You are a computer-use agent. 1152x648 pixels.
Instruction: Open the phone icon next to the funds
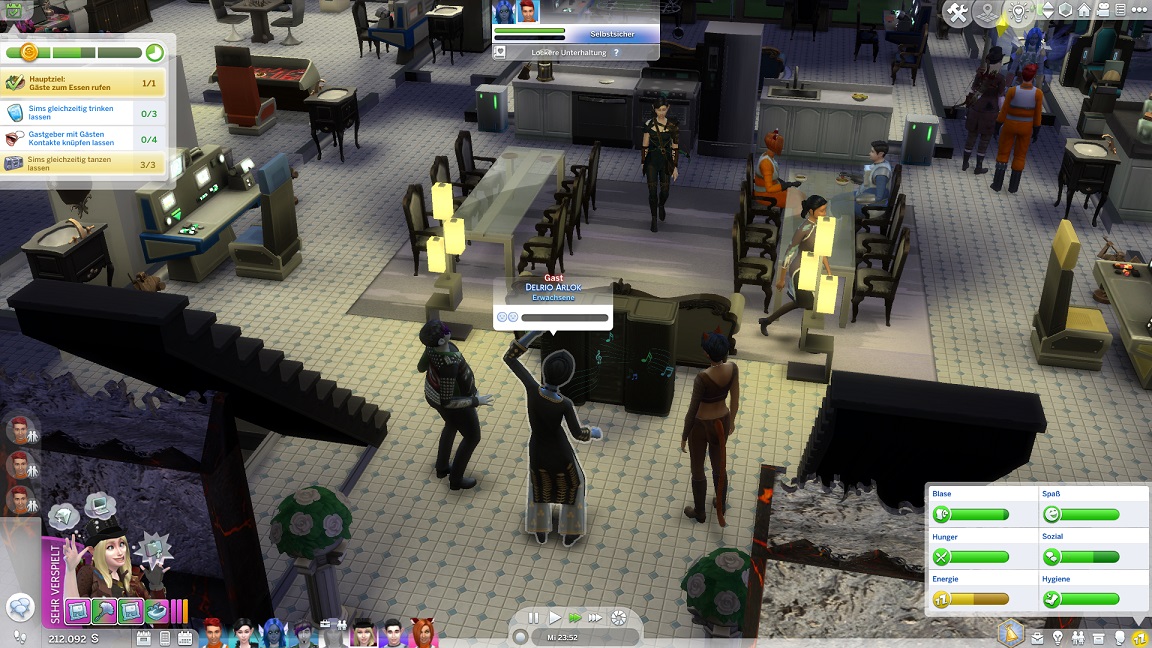point(165,637)
